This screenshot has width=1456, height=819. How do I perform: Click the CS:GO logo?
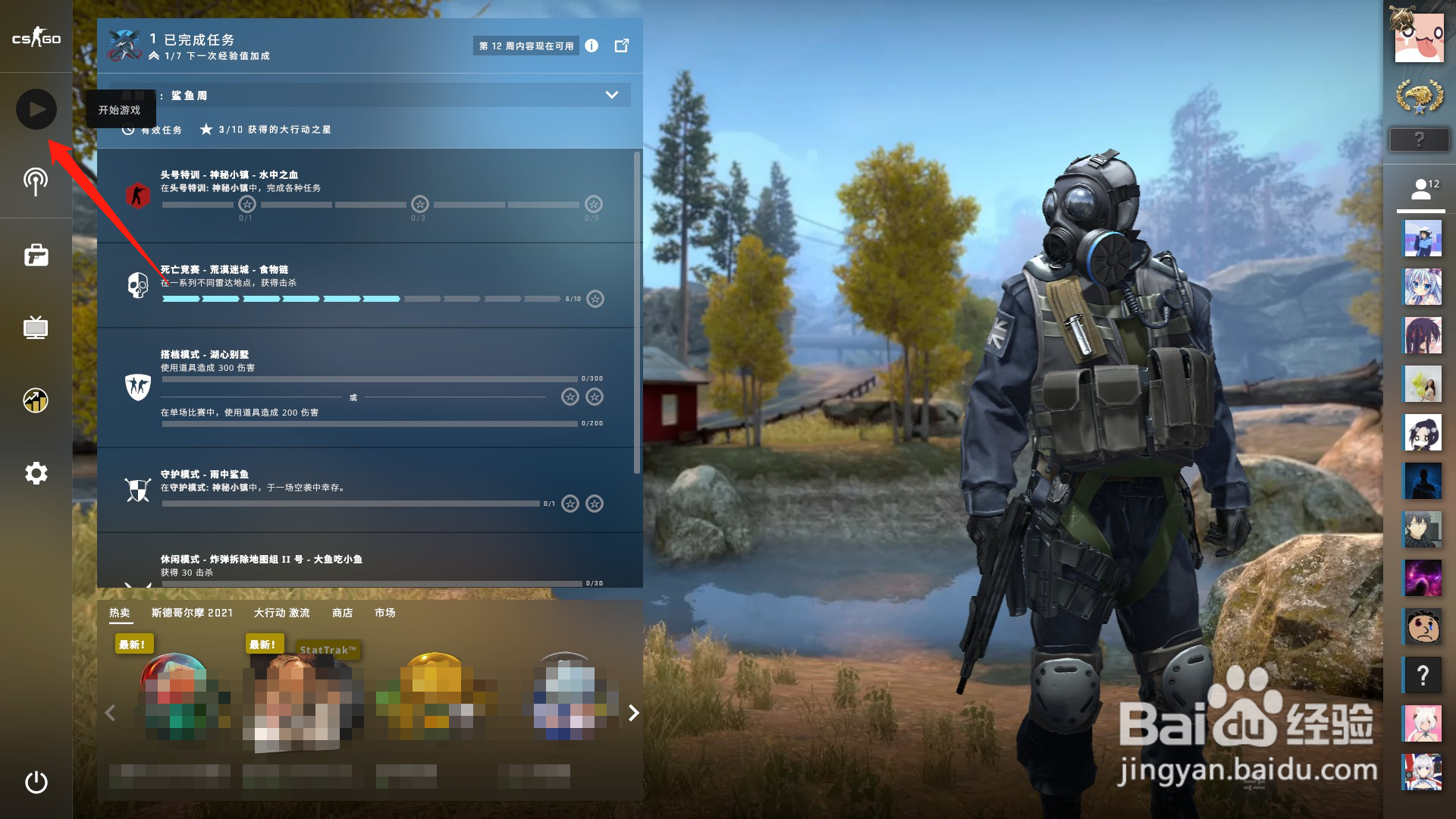coord(36,36)
